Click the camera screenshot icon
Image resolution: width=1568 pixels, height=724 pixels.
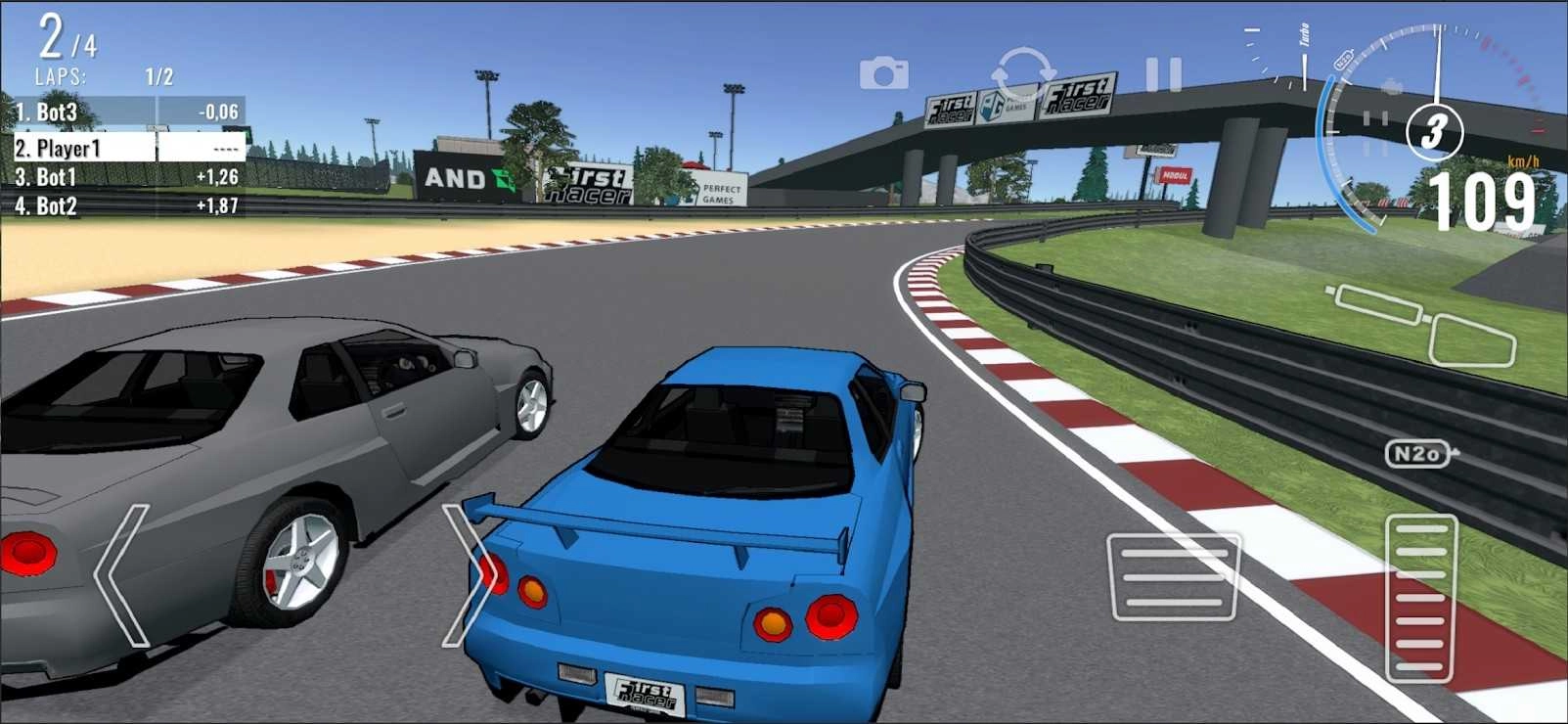[x=883, y=72]
